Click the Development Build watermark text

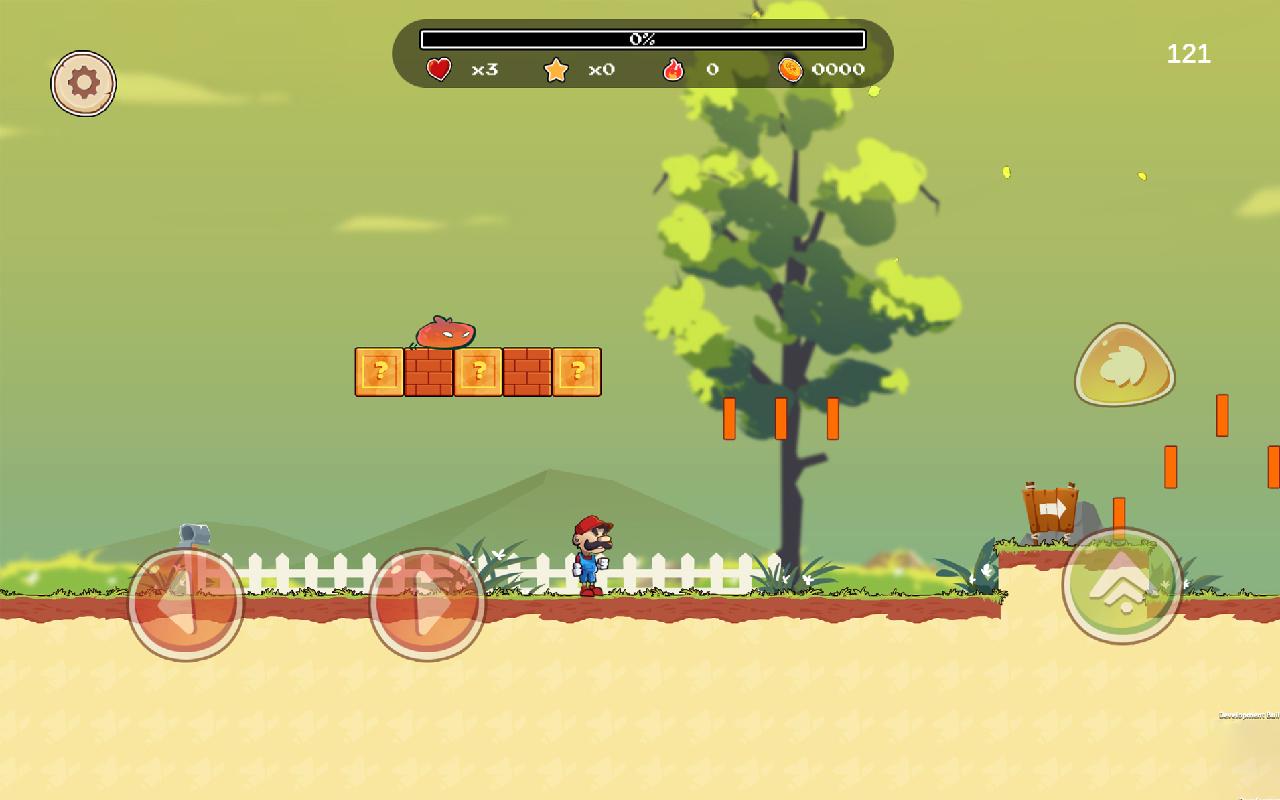pyautogui.click(x=1245, y=715)
